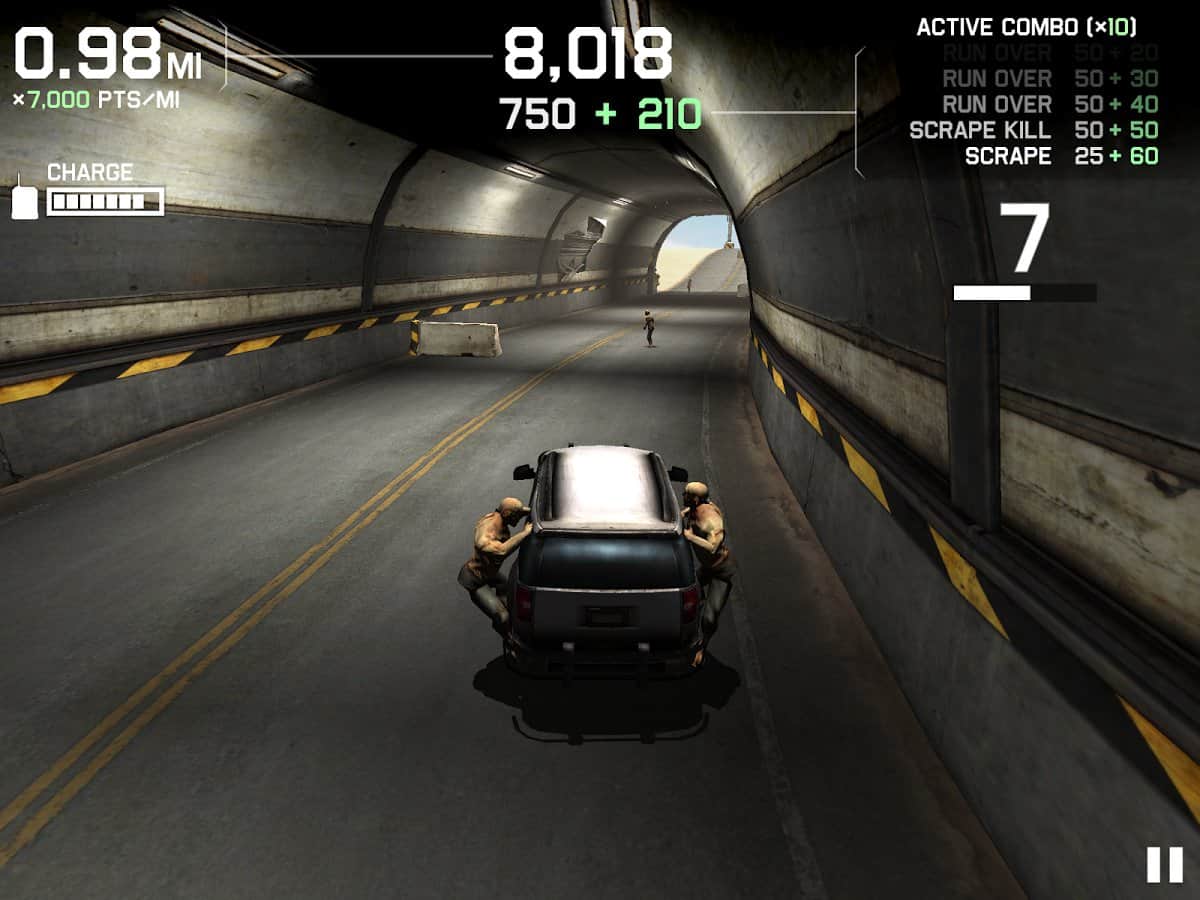Pause the game with the pause button
The height and width of the screenshot is (900, 1200).
coord(1164,864)
